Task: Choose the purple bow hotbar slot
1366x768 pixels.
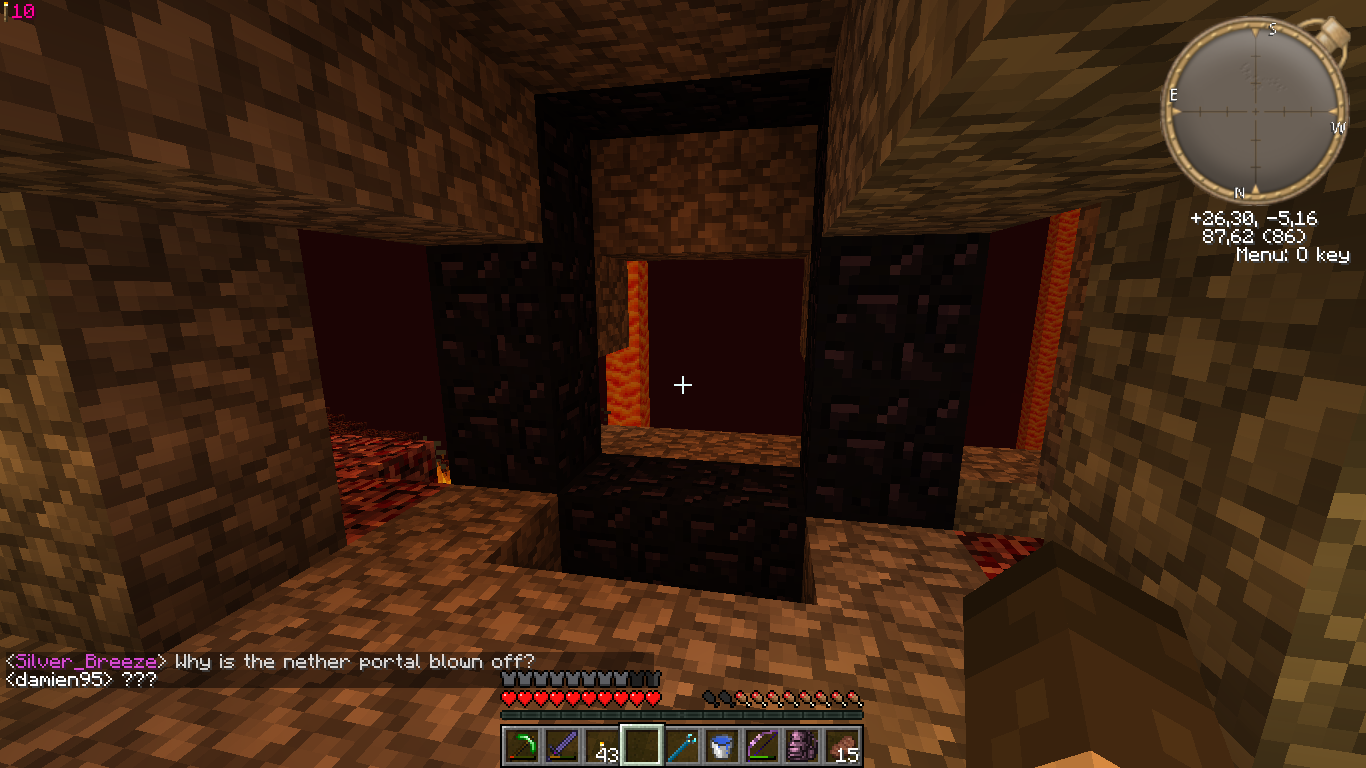Action: click(x=761, y=746)
